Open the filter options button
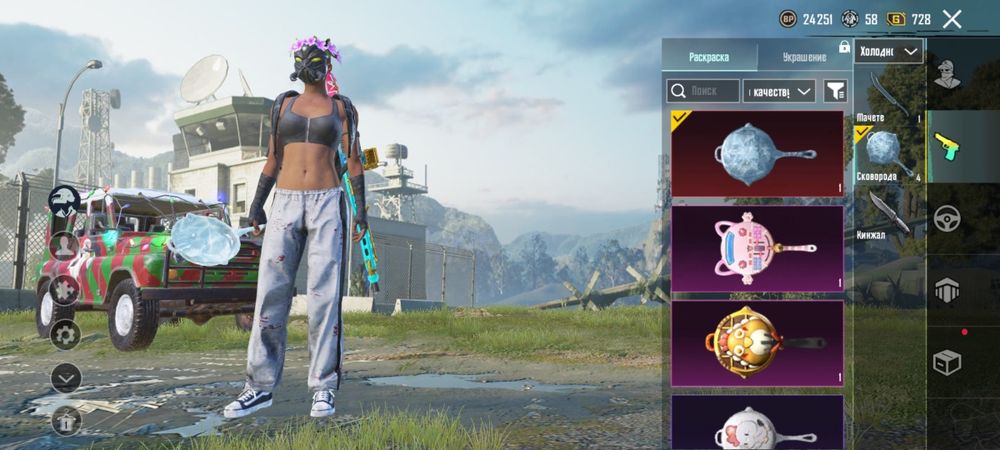The width and height of the screenshot is (1000, 450). click(834, 91)
